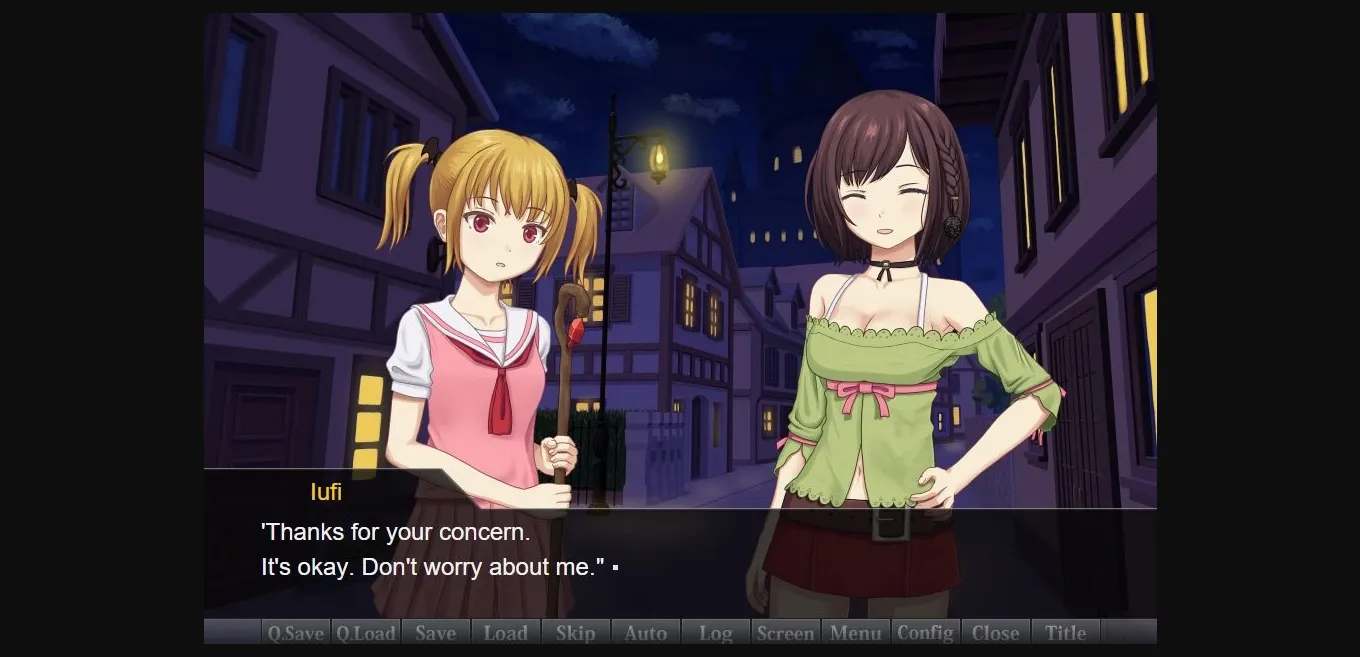
Task: Quick save with the Q.Save button
Action: [296, 632]
